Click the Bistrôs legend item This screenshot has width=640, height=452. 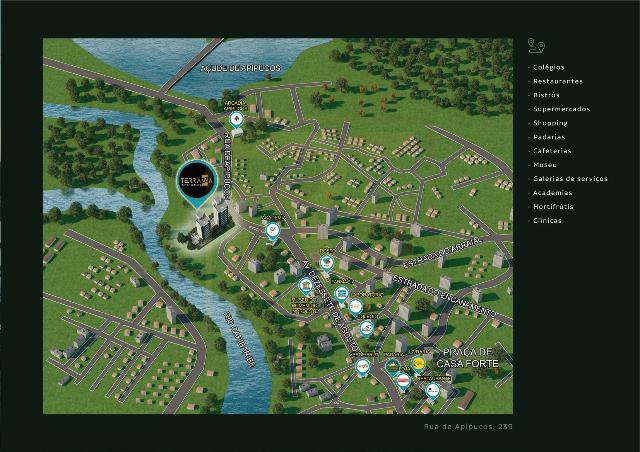[546, 95]
